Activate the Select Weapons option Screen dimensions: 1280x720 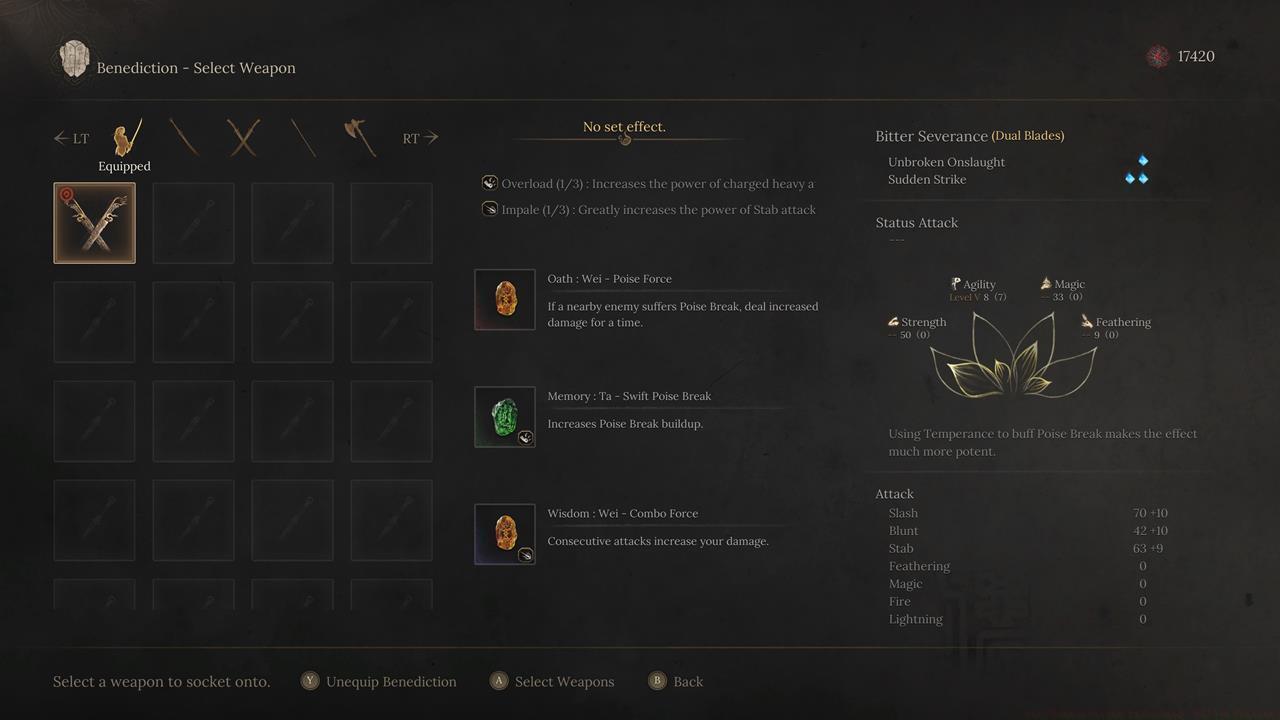pyautogui.click(x=553, y=682)
